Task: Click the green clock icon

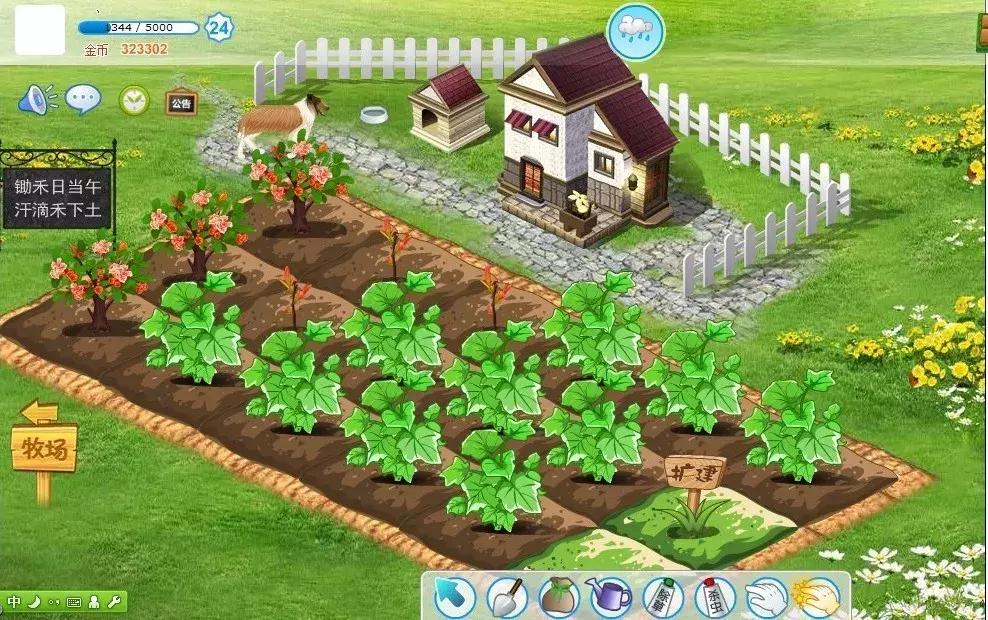Action: pyautogui.click(x=133, y=100)
